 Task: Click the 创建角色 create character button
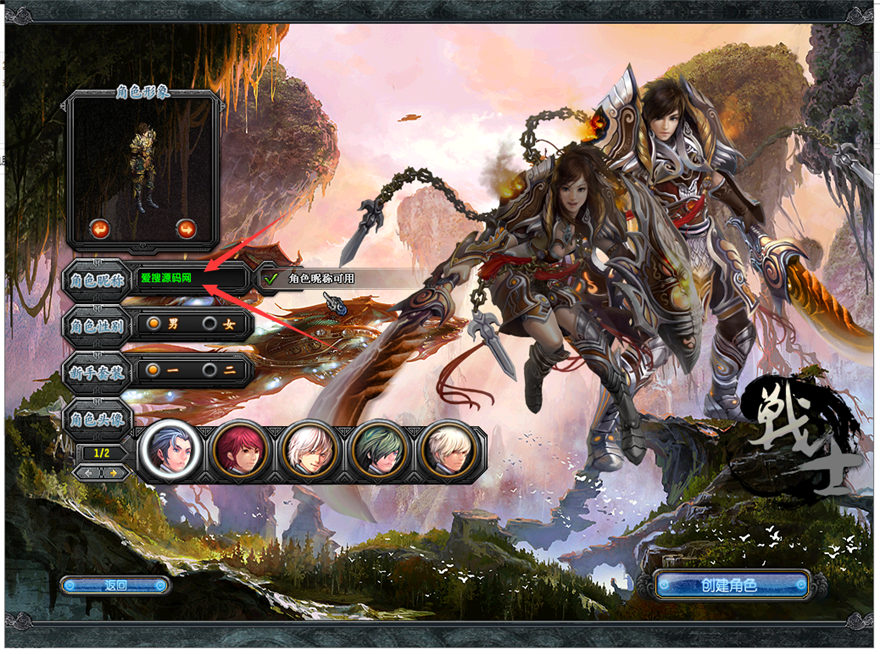729,585
